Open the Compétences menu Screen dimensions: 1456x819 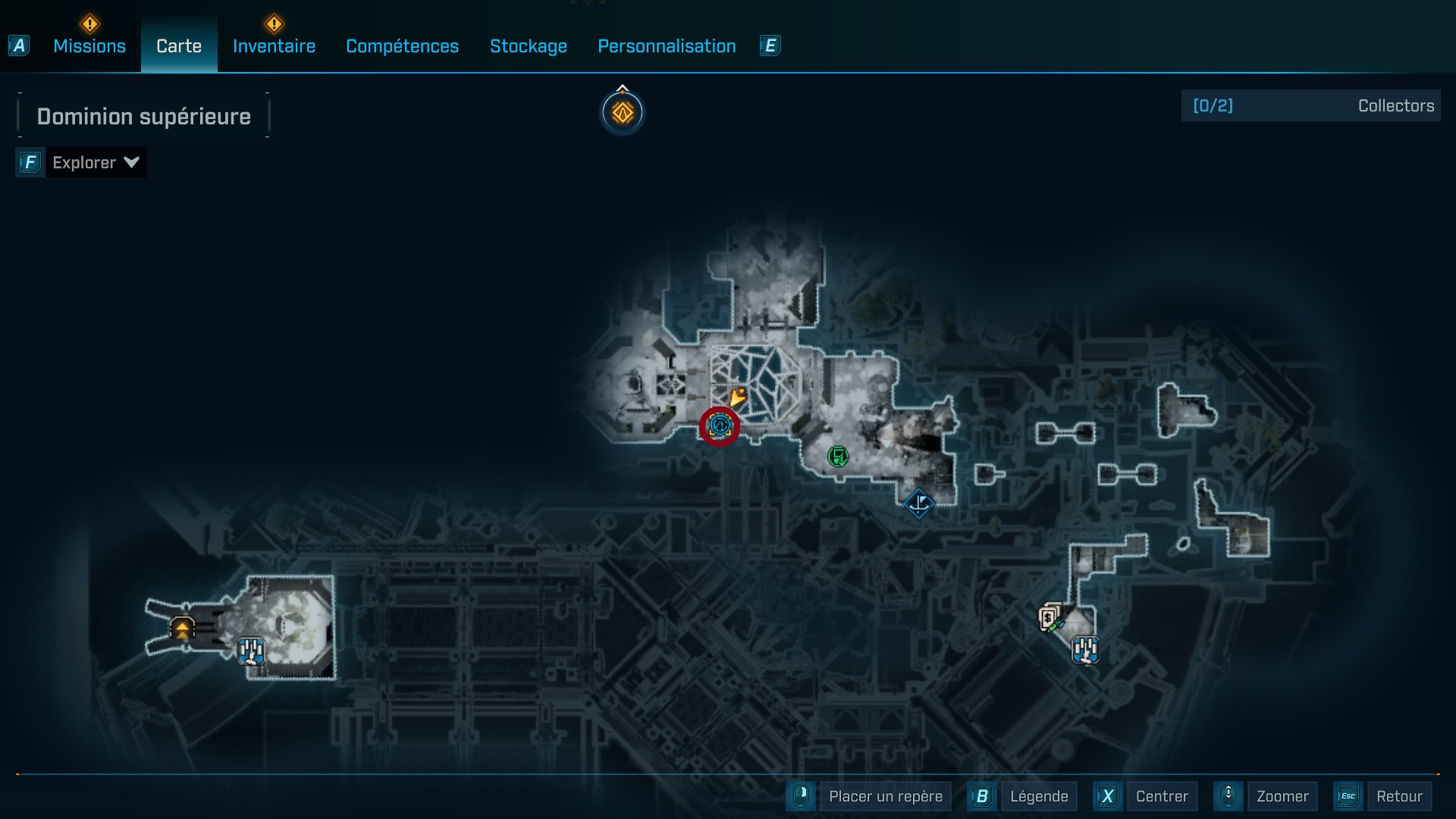point(402,46)
